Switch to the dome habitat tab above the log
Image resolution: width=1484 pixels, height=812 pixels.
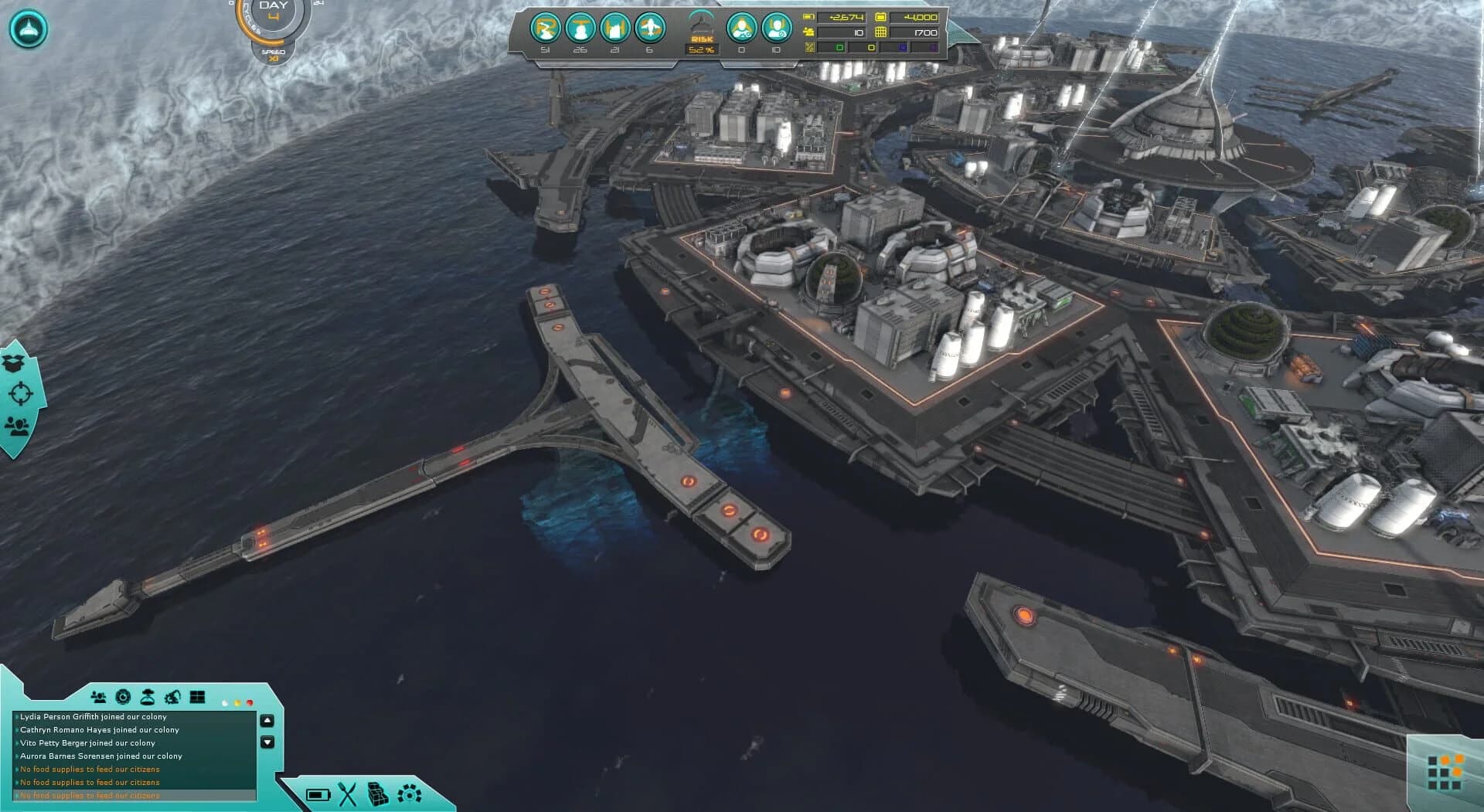[148, 696]
